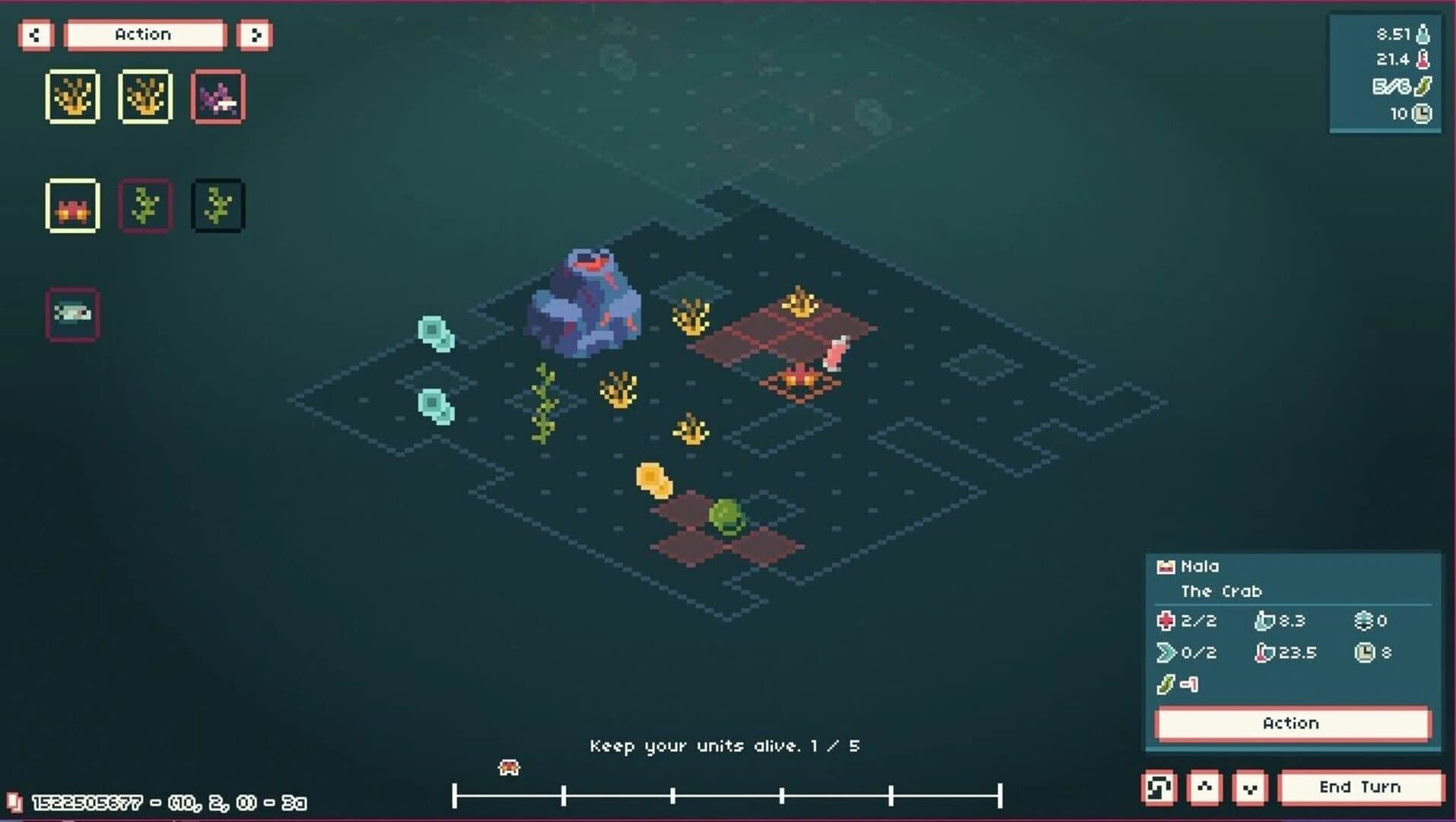The width and height of the screenshot is (1456, 822).
Task: Open the previous category with the left arrow
Action: pyautogui.click(x=35, y=34)
